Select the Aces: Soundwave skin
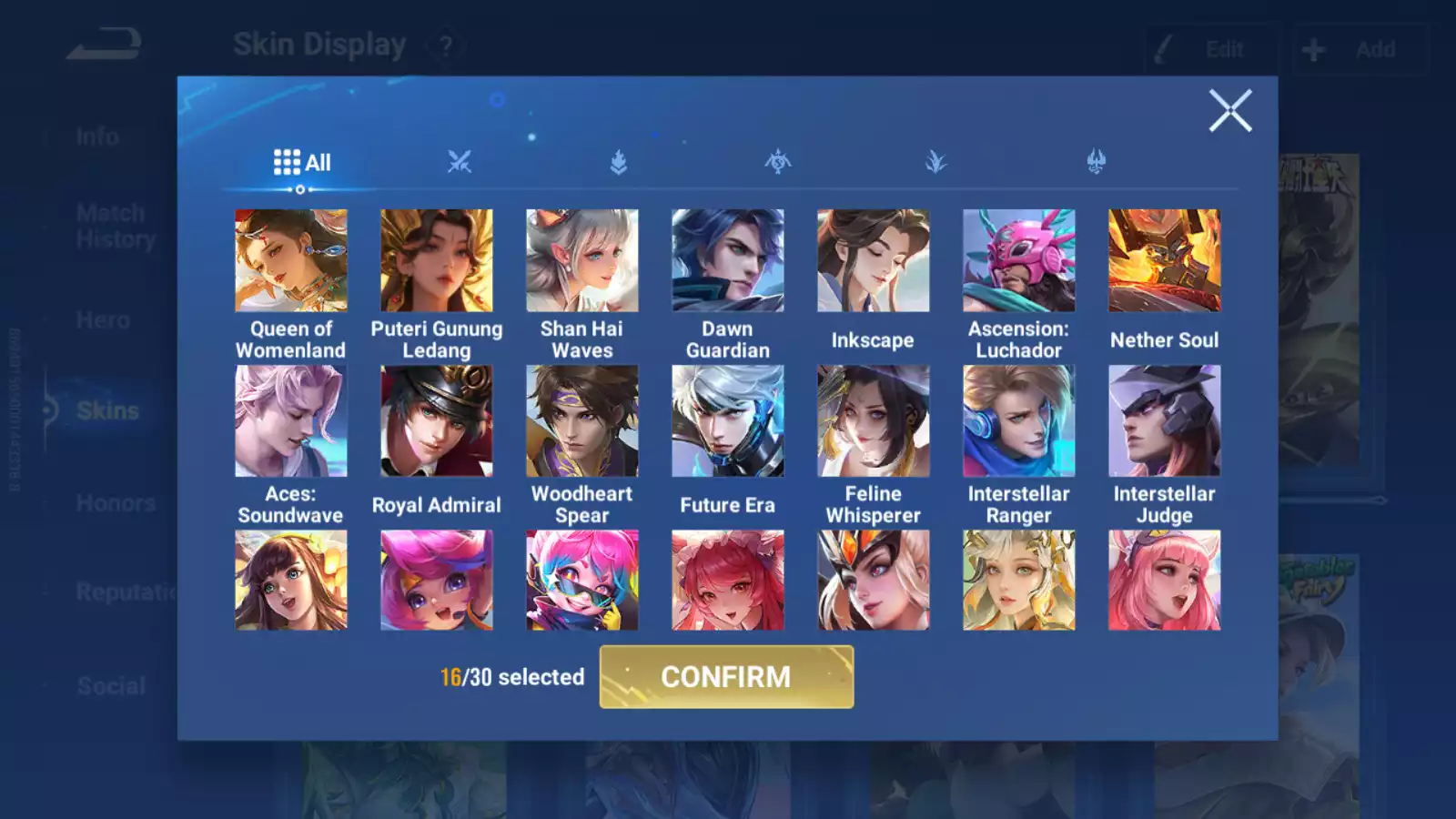Screen dimensions: 1456x819 [291, 421]
